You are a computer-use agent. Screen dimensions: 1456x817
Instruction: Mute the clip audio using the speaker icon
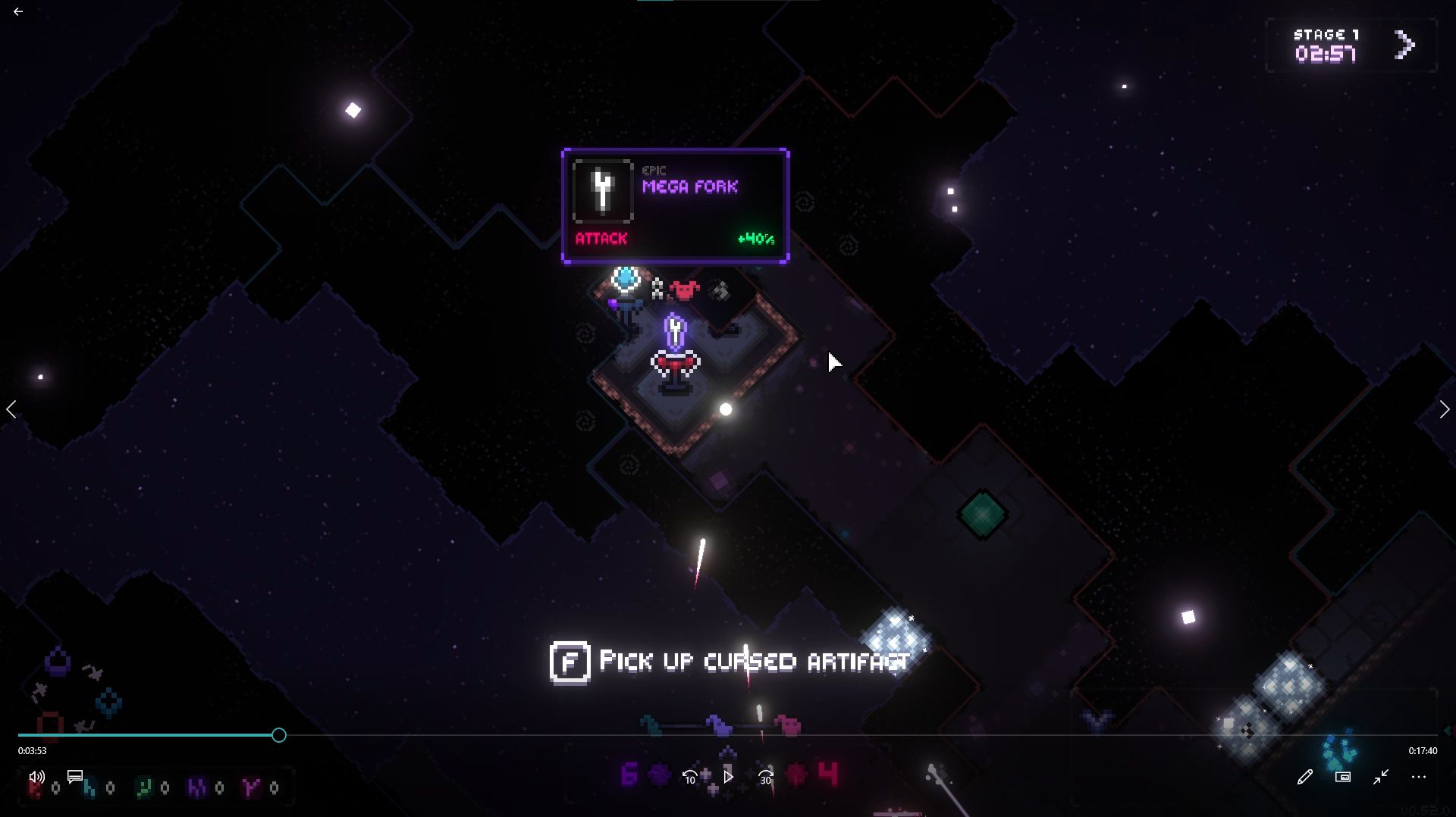point(36,777)
